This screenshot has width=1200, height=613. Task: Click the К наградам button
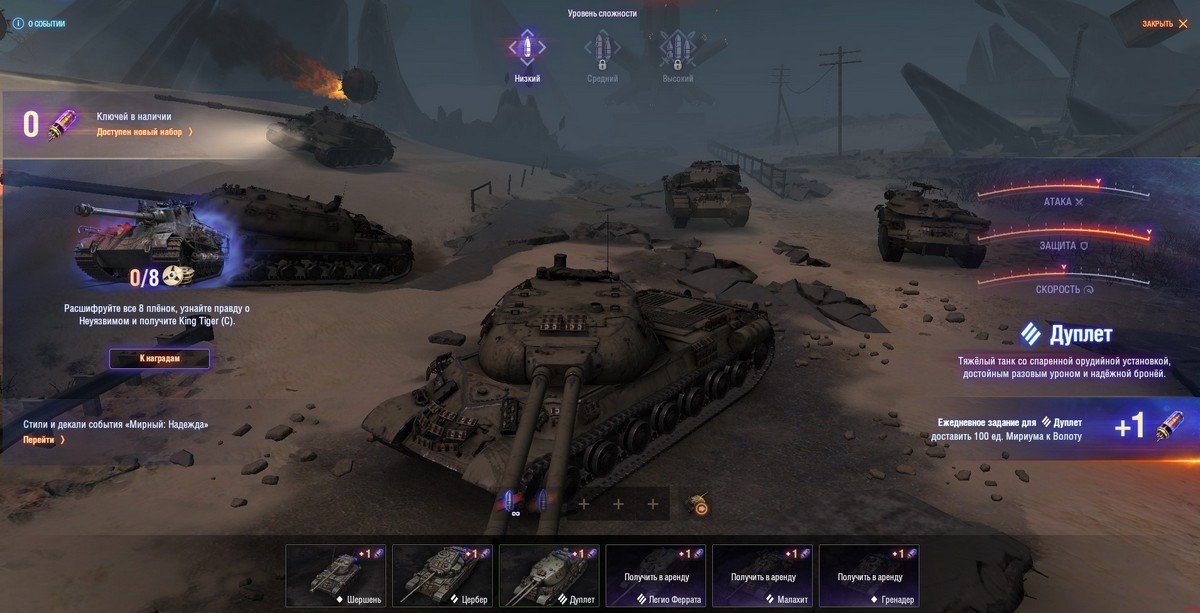(160, 358)
